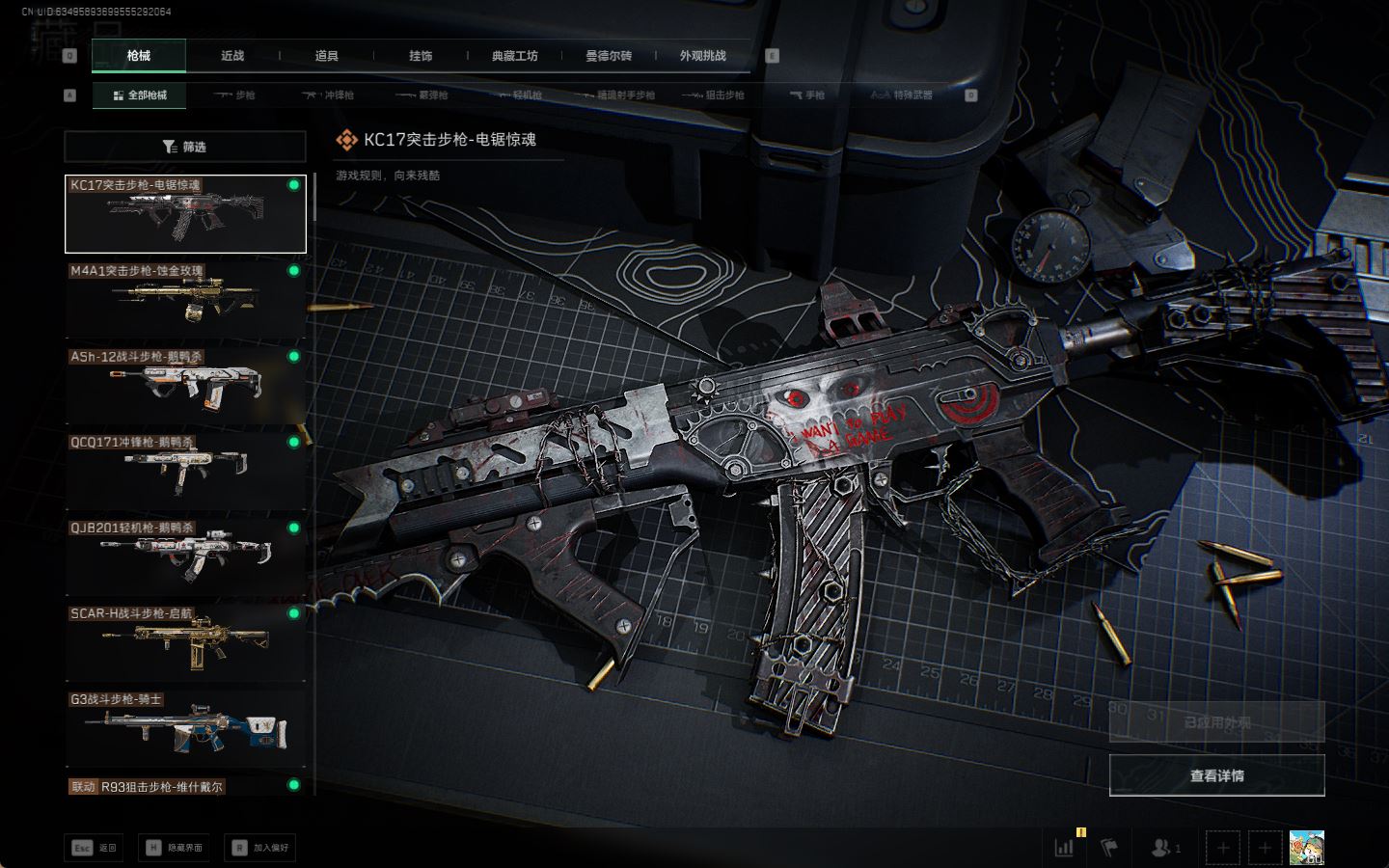Go to the 典藏工坊 tab
This screenshot has width=1389, height=868.
tap(514, 56)
